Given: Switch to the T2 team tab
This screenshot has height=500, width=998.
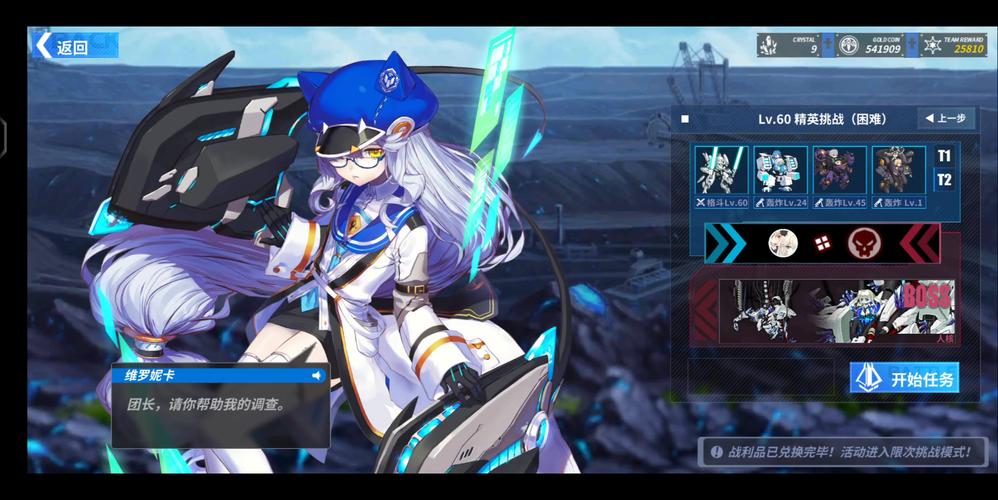Looking at the screenshot, I should tap(944, 180).
